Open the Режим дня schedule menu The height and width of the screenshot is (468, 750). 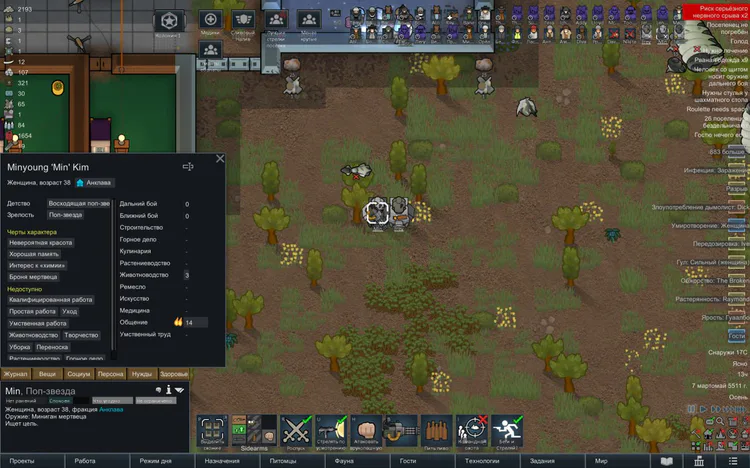click(155, 461)
